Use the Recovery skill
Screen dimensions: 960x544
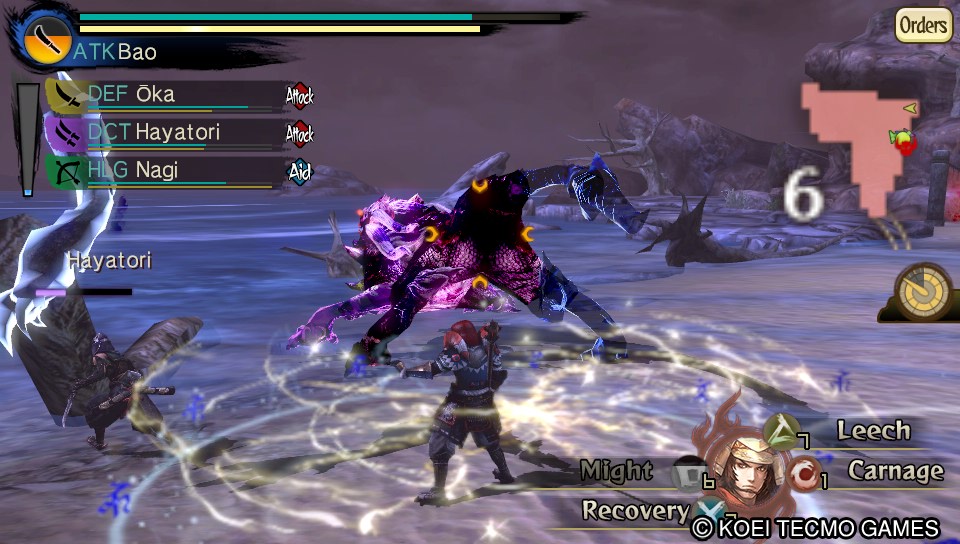(636, 510)
